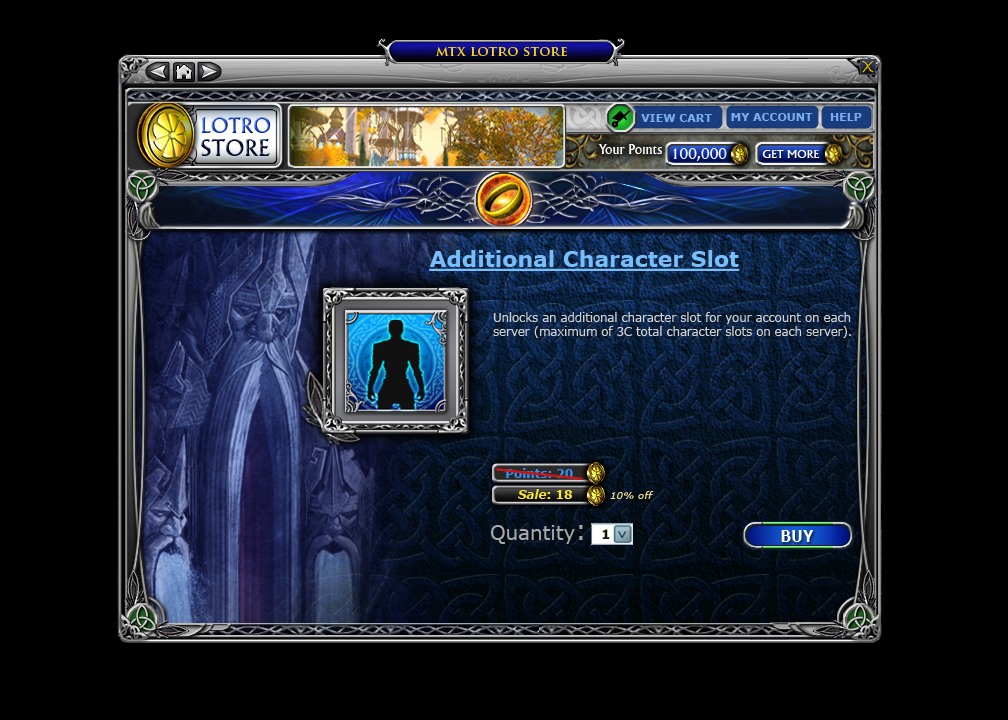This screenshot has height=720, width=1008.
Task: Click the back arrow navigation button
Action: tap(157, 71)
